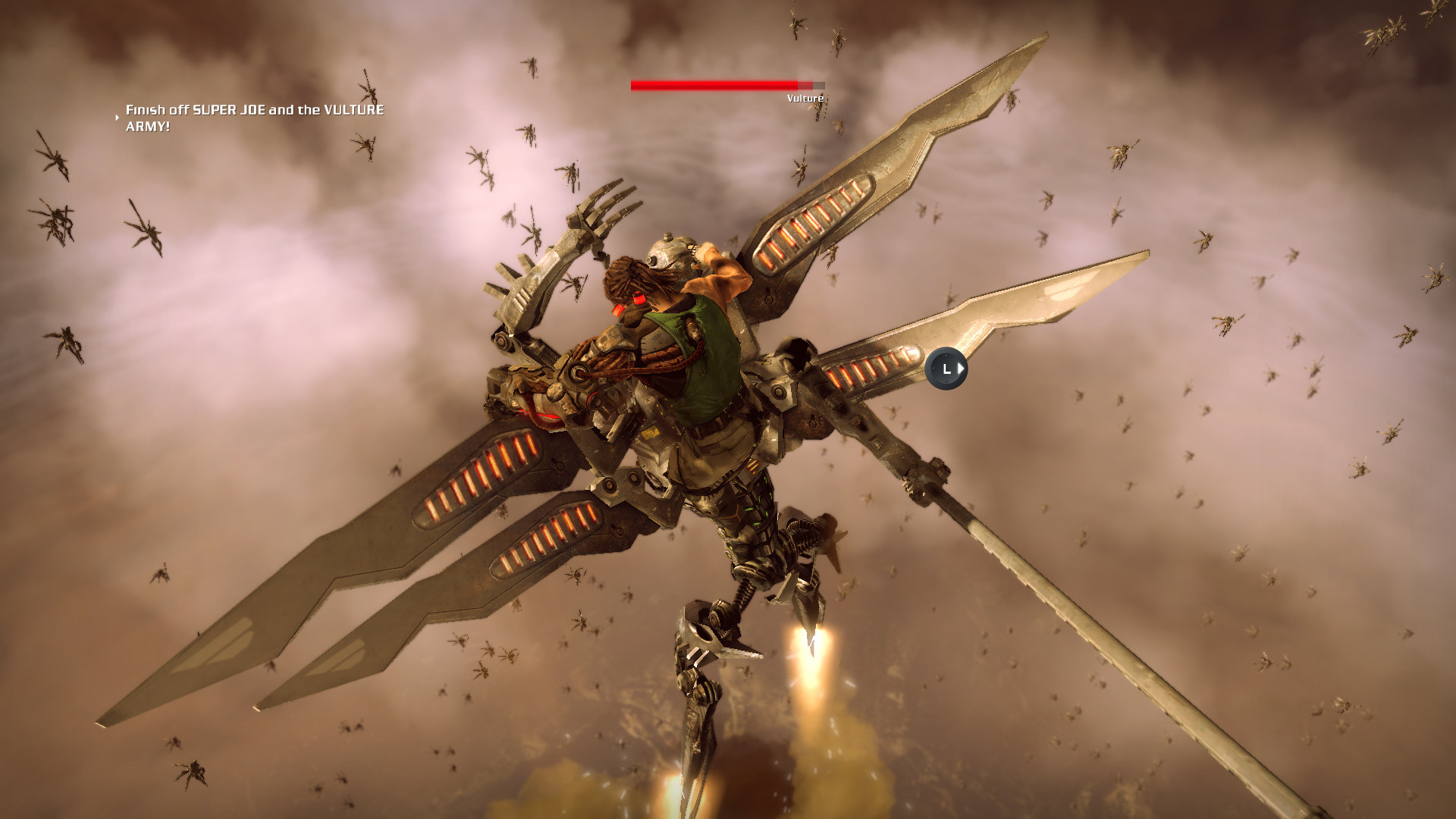Select the 'Vulture' boss name label

click(805, 98)
